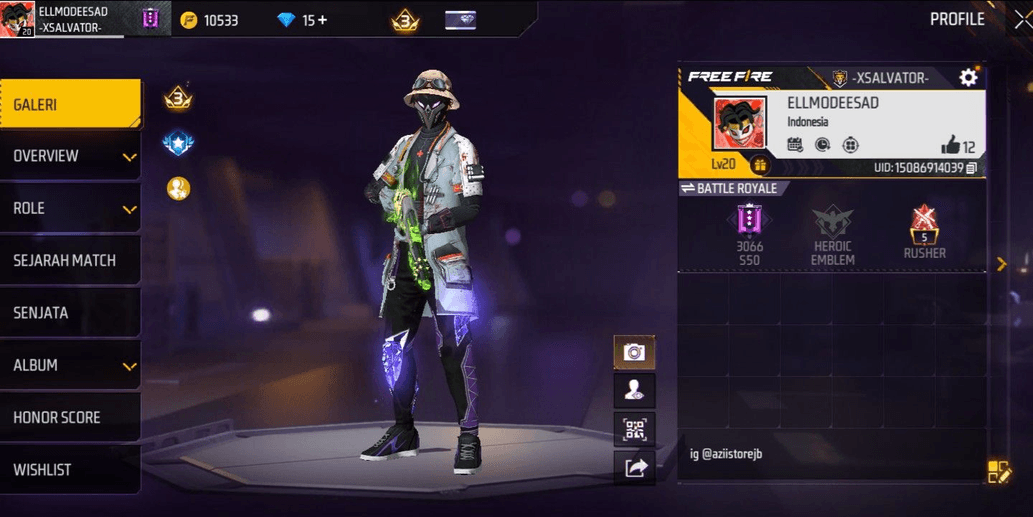
Task: Select the Rusher badge
Action: (924, 232)
